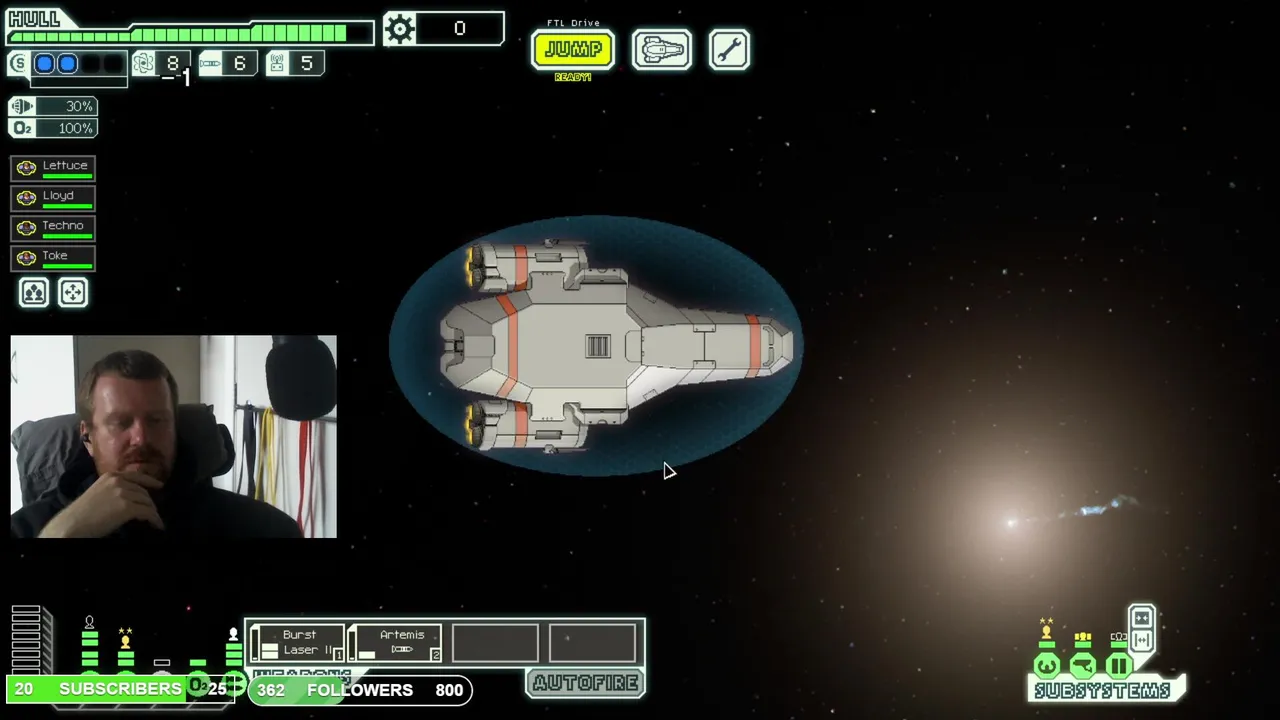Viewport: 1280px width, 720px height.
Task: Open all doors with the lower door button
Action: click(x=1141, y=640)
